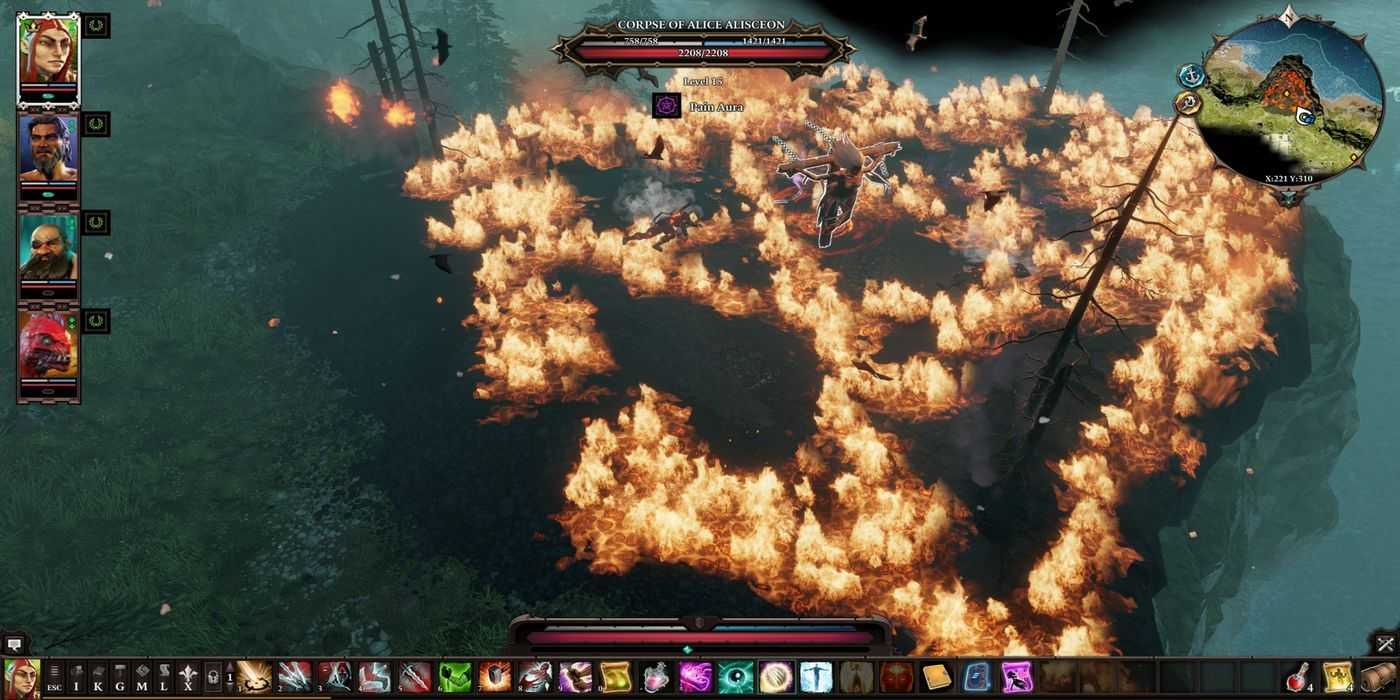Select the red health potion slot
1400x700 pixels.
[1296, 677]
